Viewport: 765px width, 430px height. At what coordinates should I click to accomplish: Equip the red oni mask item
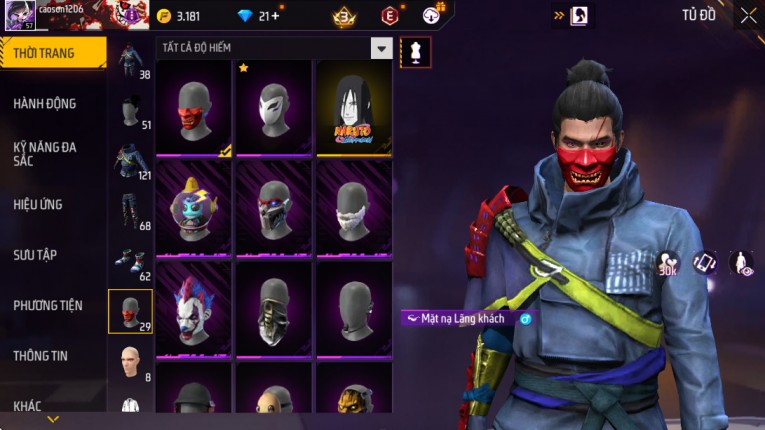tap(194, 108)
